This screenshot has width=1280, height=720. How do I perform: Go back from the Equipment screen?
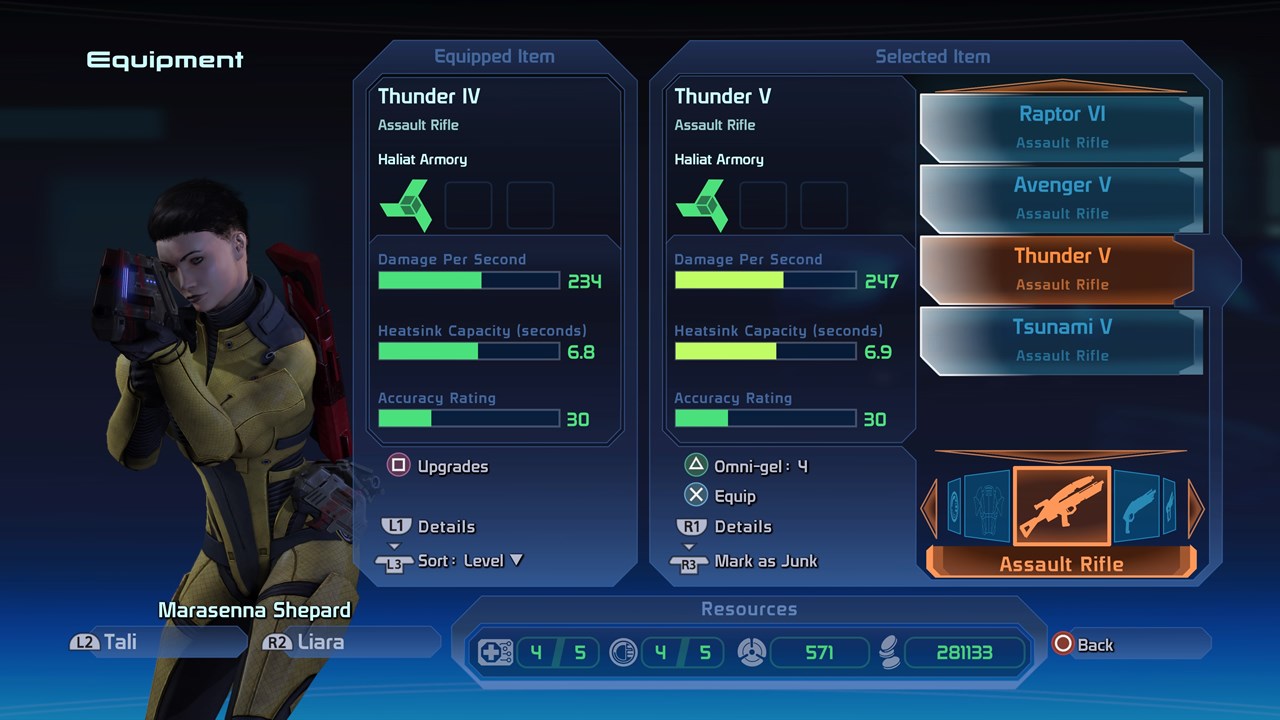[x=1083, y=645]
